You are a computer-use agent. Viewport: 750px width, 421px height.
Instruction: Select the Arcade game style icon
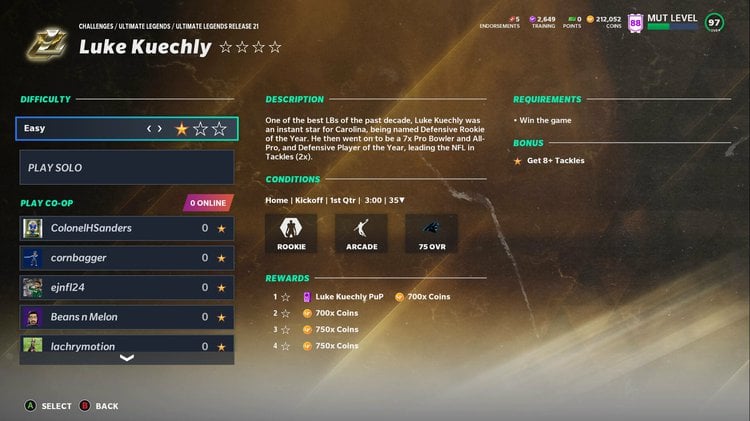tap(361, 233)
